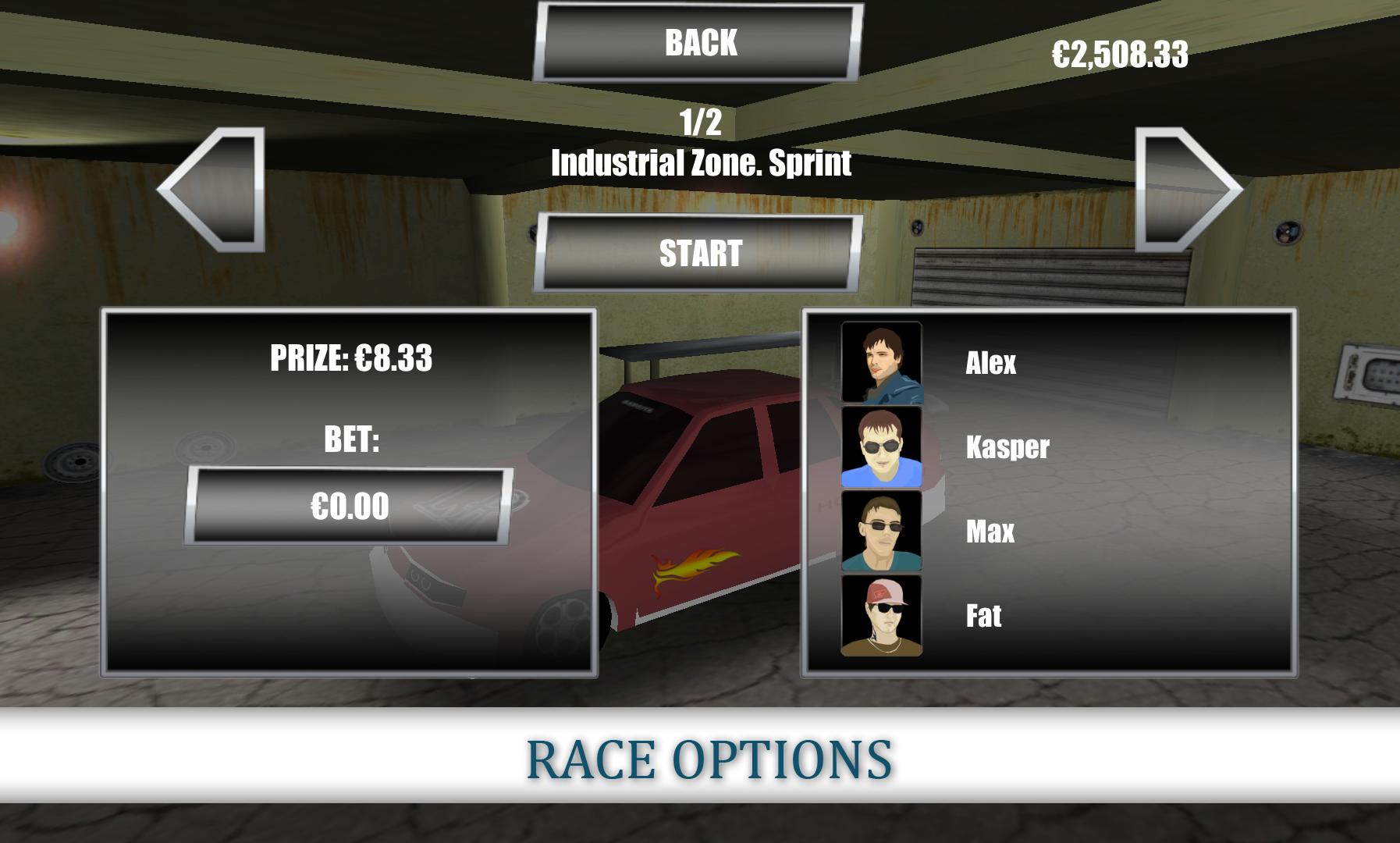1400x843 pixels.
Task: Click the Industrial Zone. Sprint track title
Action: [x=702, y=162]
